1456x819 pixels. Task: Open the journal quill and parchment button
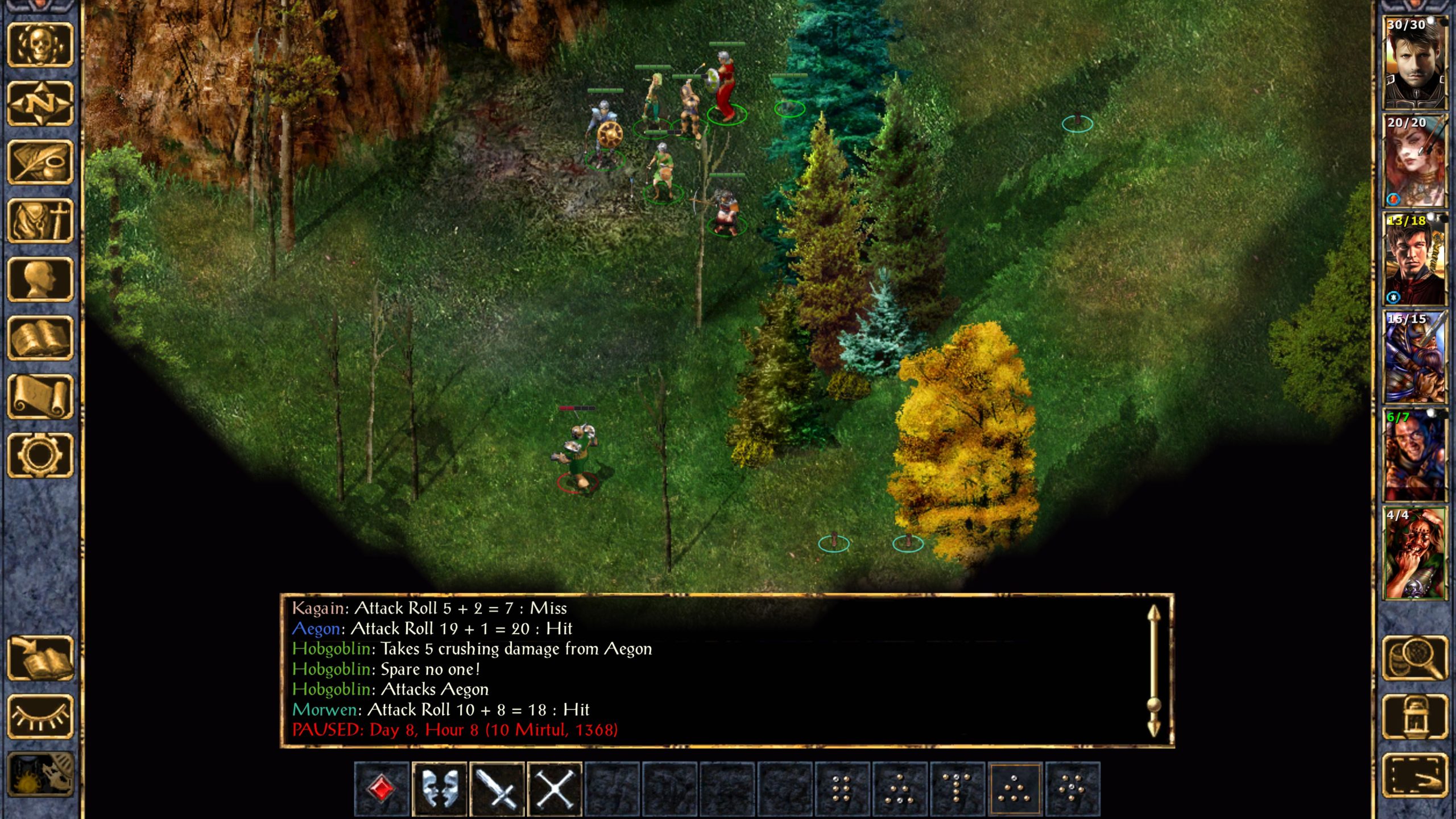tap(40, 162)
